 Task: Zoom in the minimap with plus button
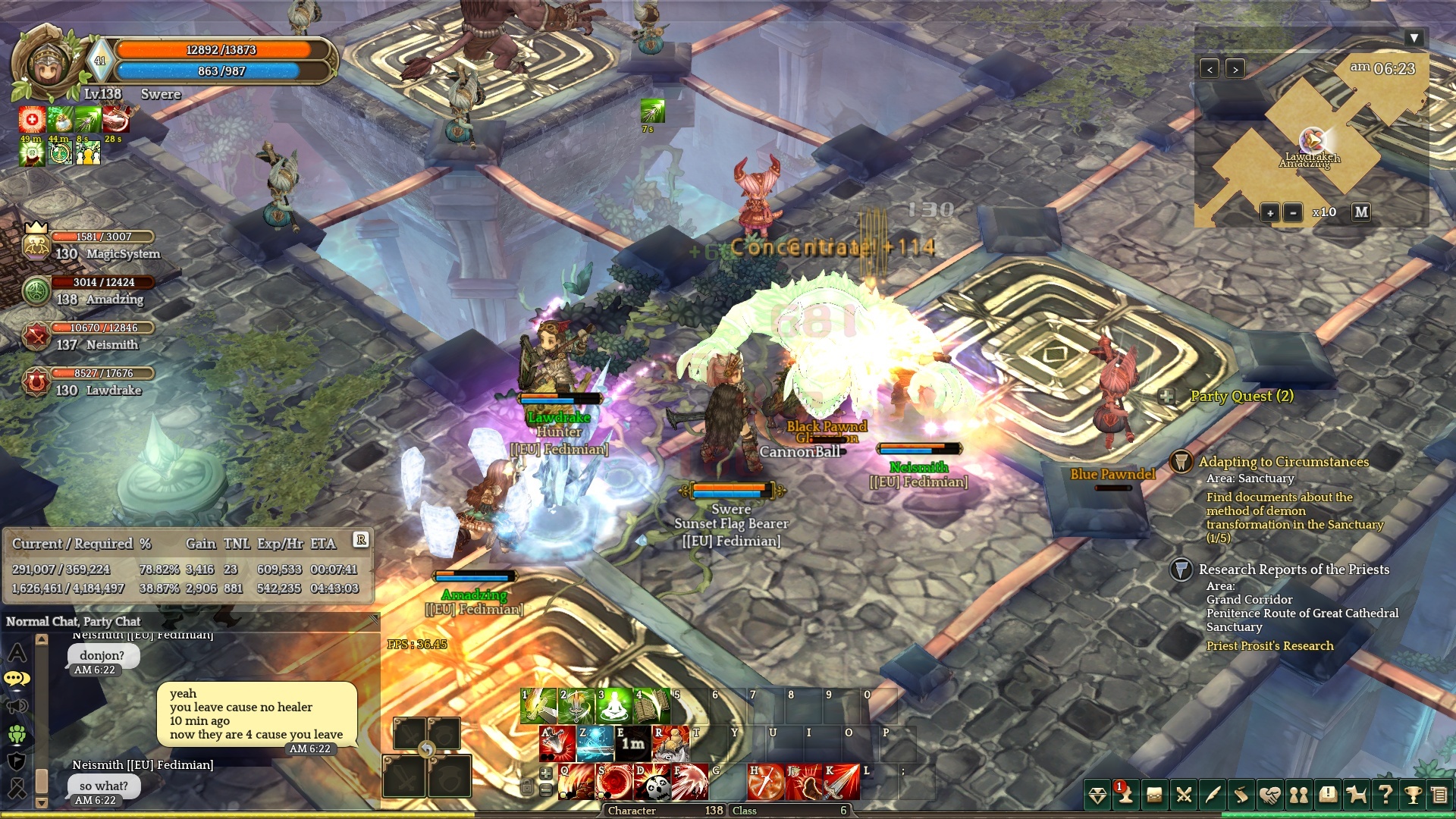[x=1270, y=213]
